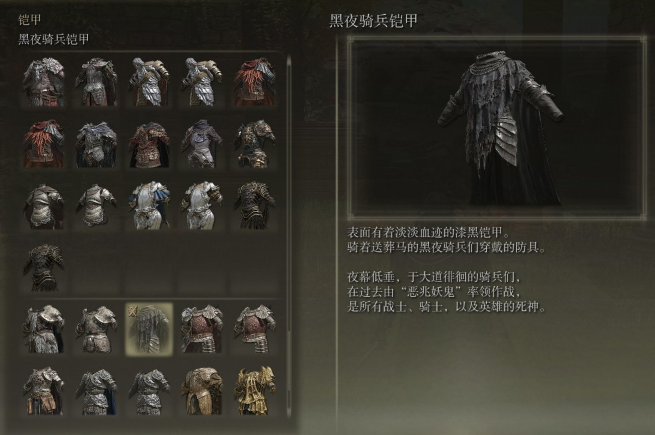Select the highlighted Night's Cavalry armor slot
655x435 pixels.
(x=149, y=329)
